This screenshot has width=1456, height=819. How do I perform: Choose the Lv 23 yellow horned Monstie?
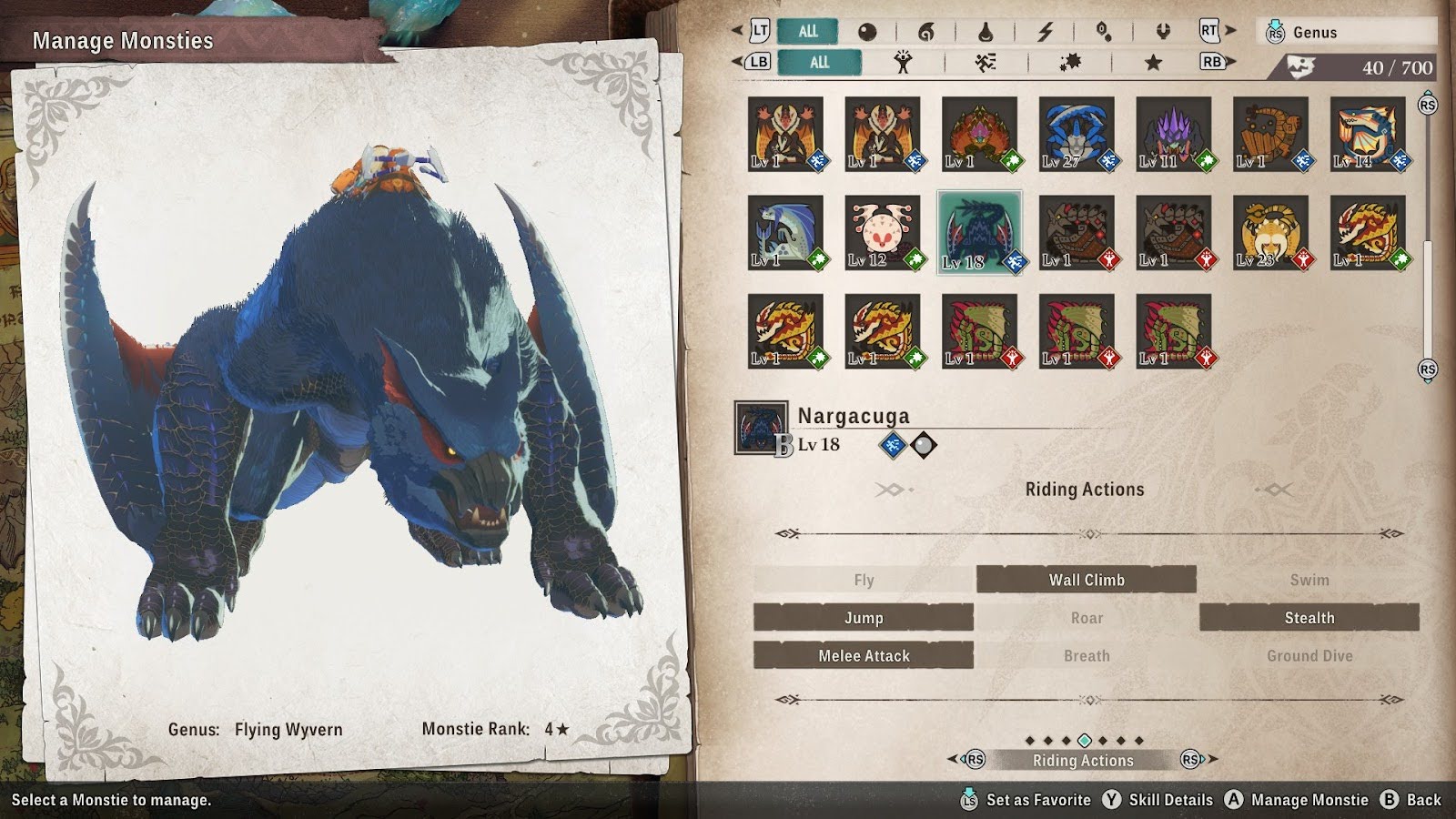pyautogui.click(x=1270, y=232)
